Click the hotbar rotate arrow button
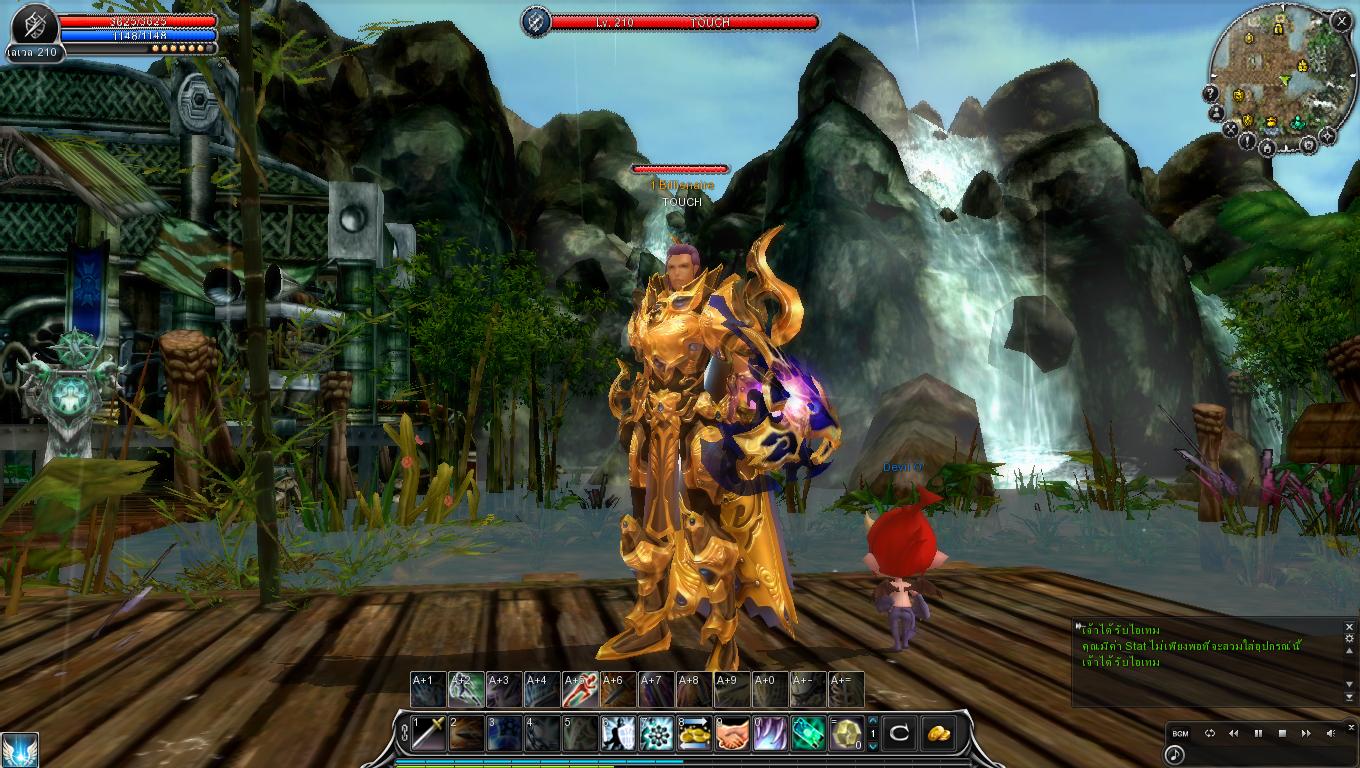Viewport: 1360px width, 768px height. coord(899,734)
